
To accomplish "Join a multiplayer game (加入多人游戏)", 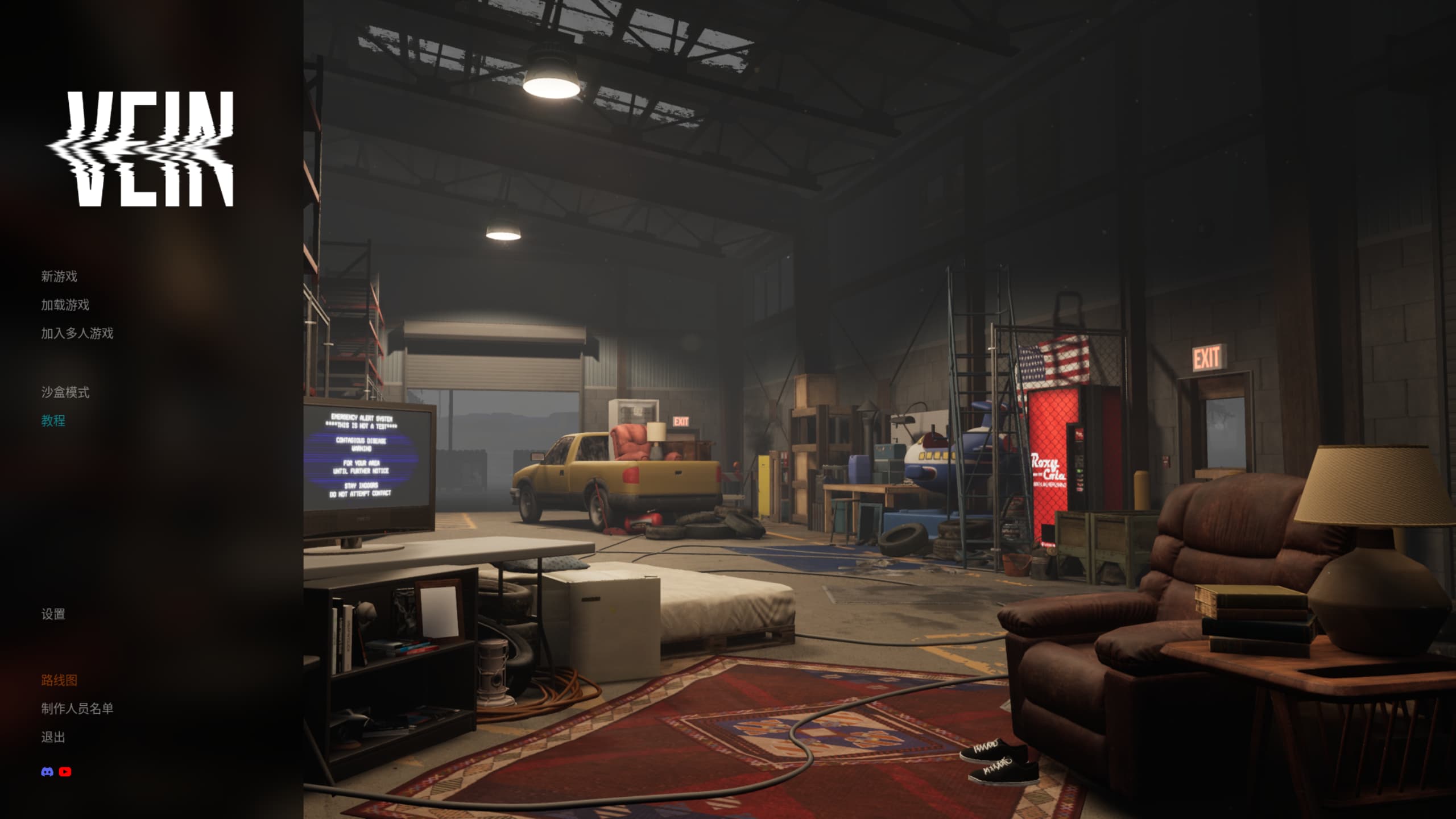I will (x=77, y=333).
